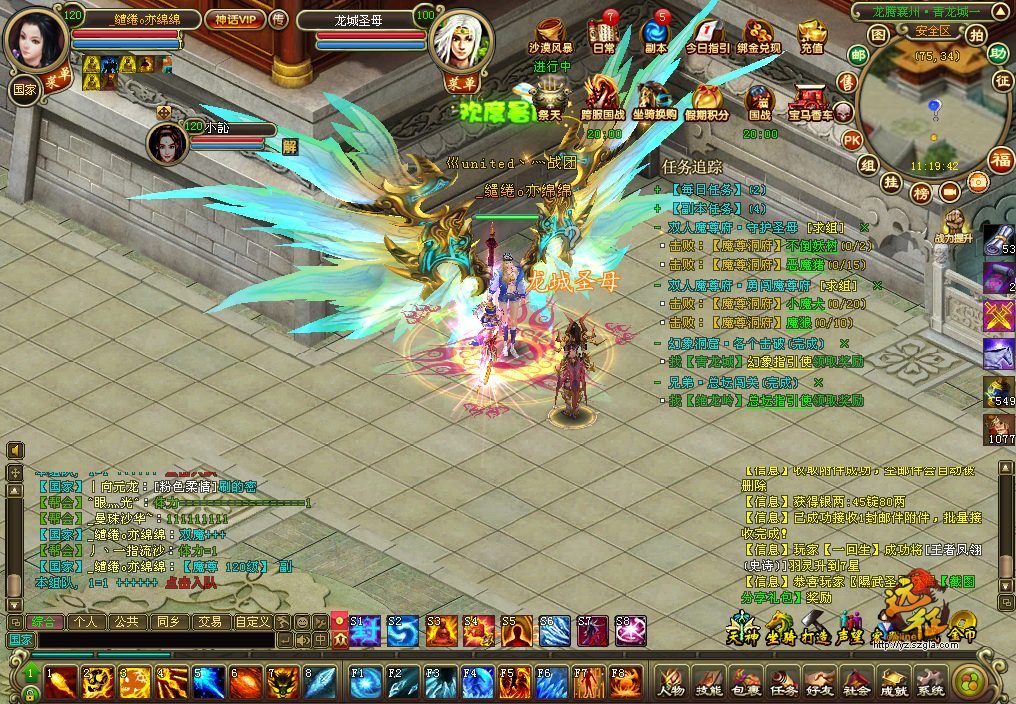The image size is (1016, 704).
Task: Open the 人物 character panel
Action: [x=671, y=682]
